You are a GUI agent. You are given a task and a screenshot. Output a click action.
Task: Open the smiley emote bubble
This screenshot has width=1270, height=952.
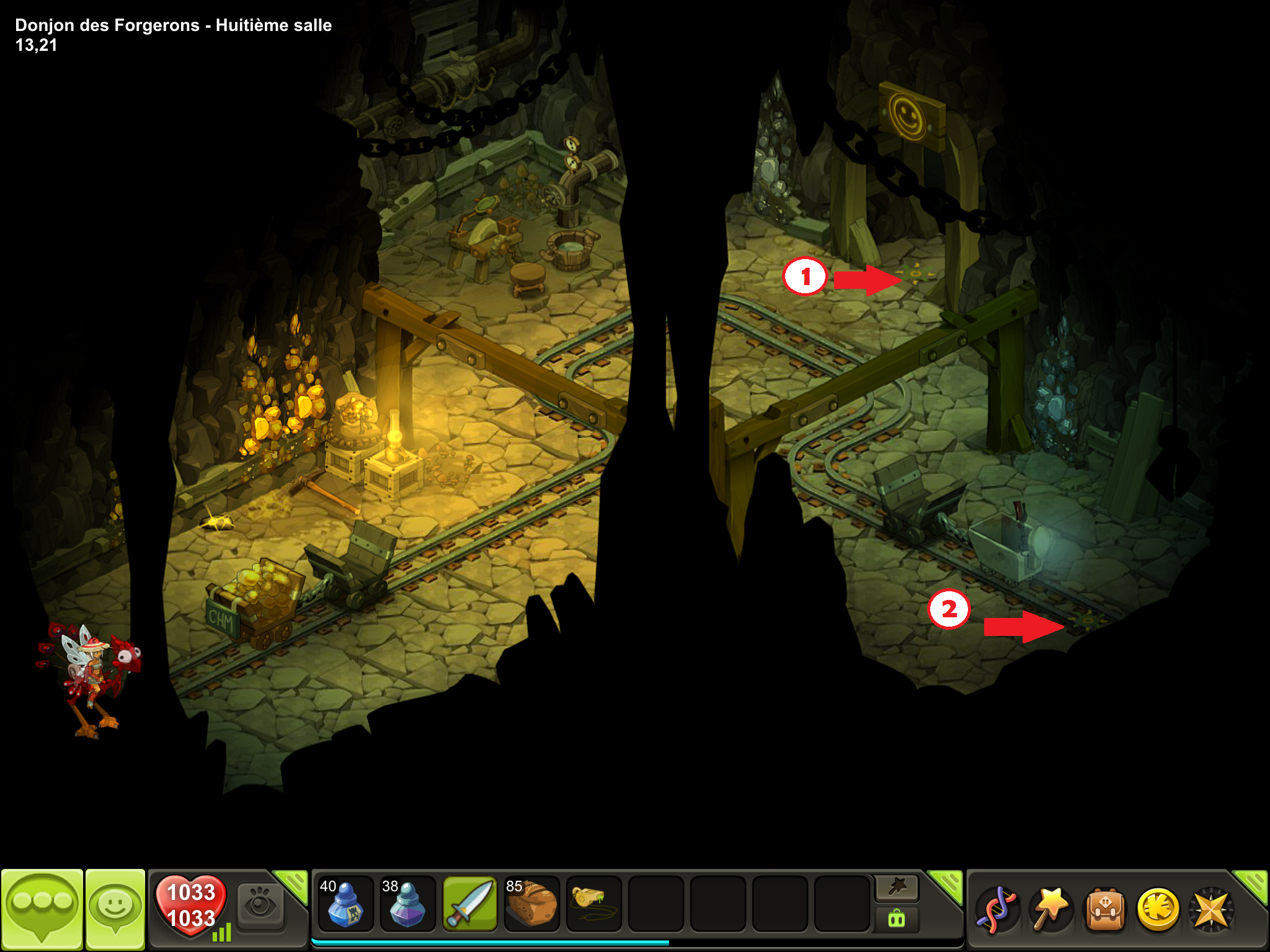115,908
